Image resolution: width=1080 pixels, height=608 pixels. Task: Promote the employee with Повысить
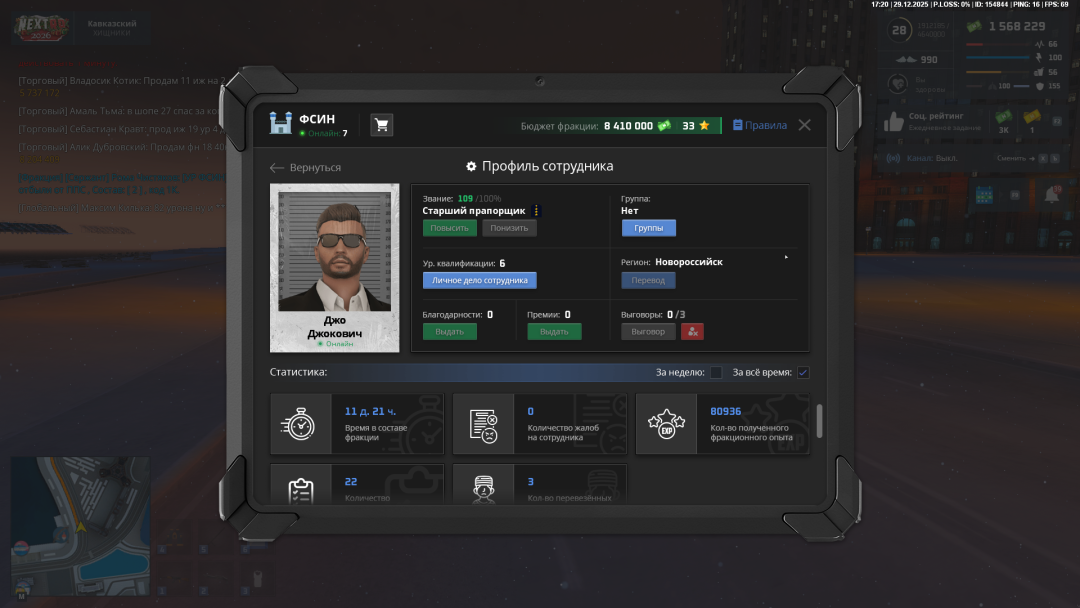pyautogui.click(x=449, y=228)
